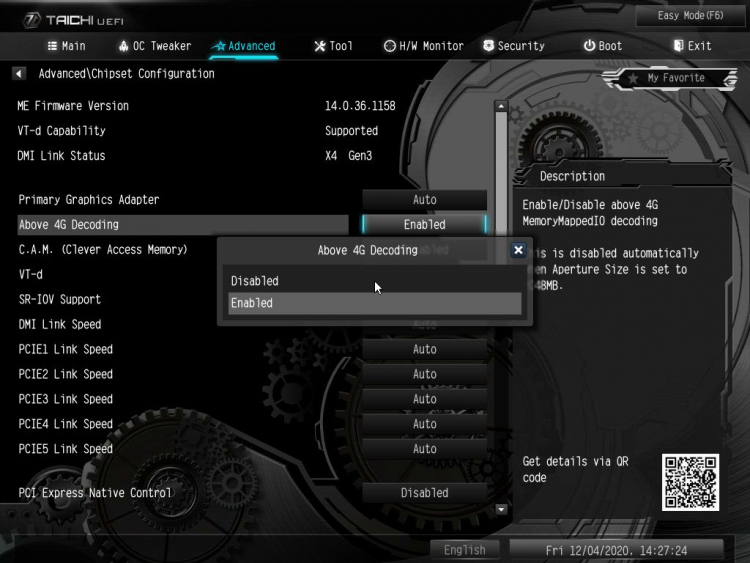Screen dimensions: 750x563
Task: Change the English language setting
Action: pyautogui.click(x=465, y=550)
